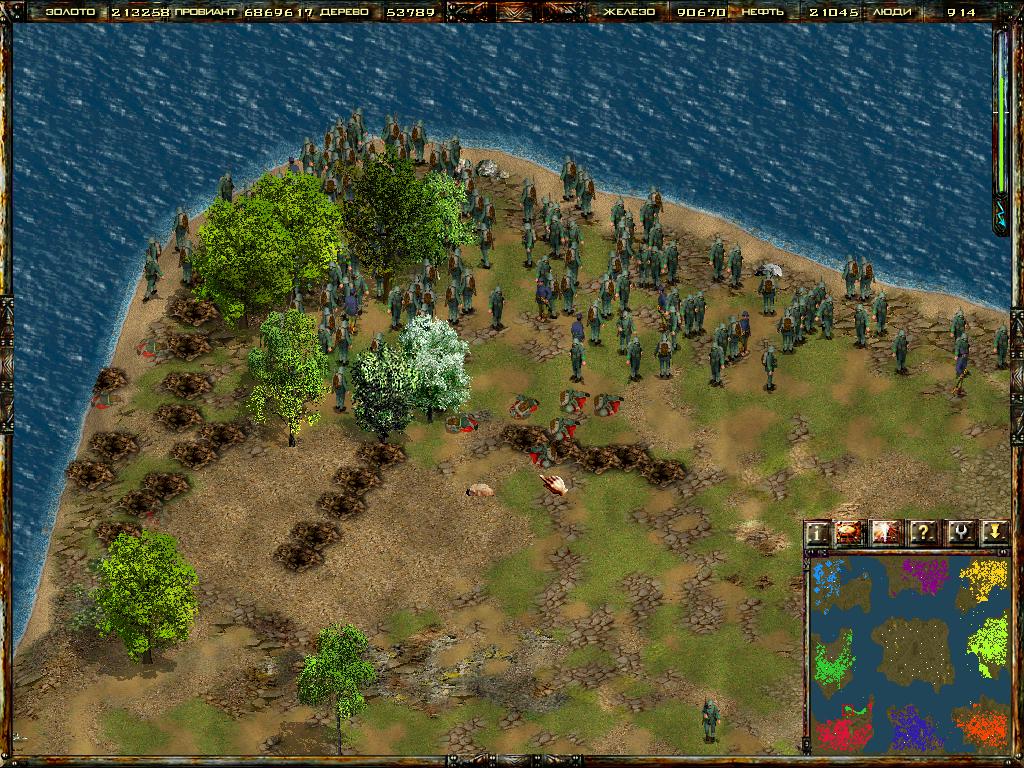Open help with the question mark button
This screenshot has height=768, width=1024.
pyautogui.click(x=922, y=532)
